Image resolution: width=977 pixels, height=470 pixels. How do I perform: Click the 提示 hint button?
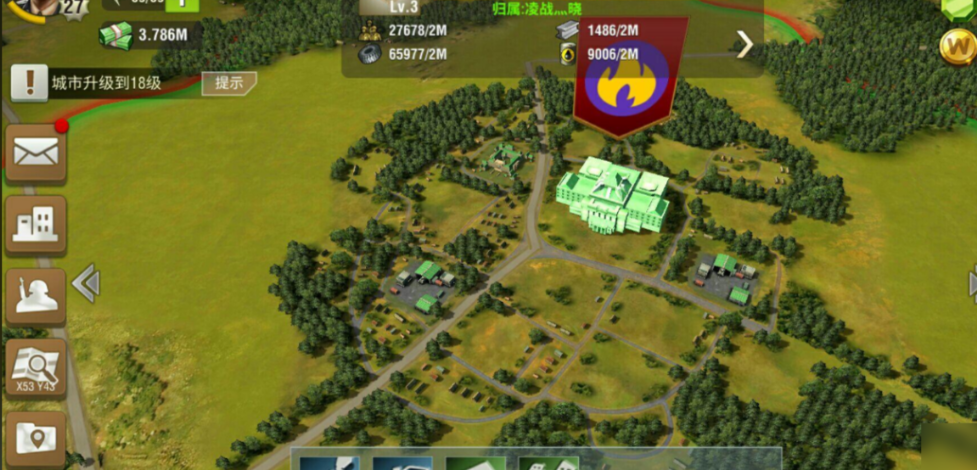(229, 83)
